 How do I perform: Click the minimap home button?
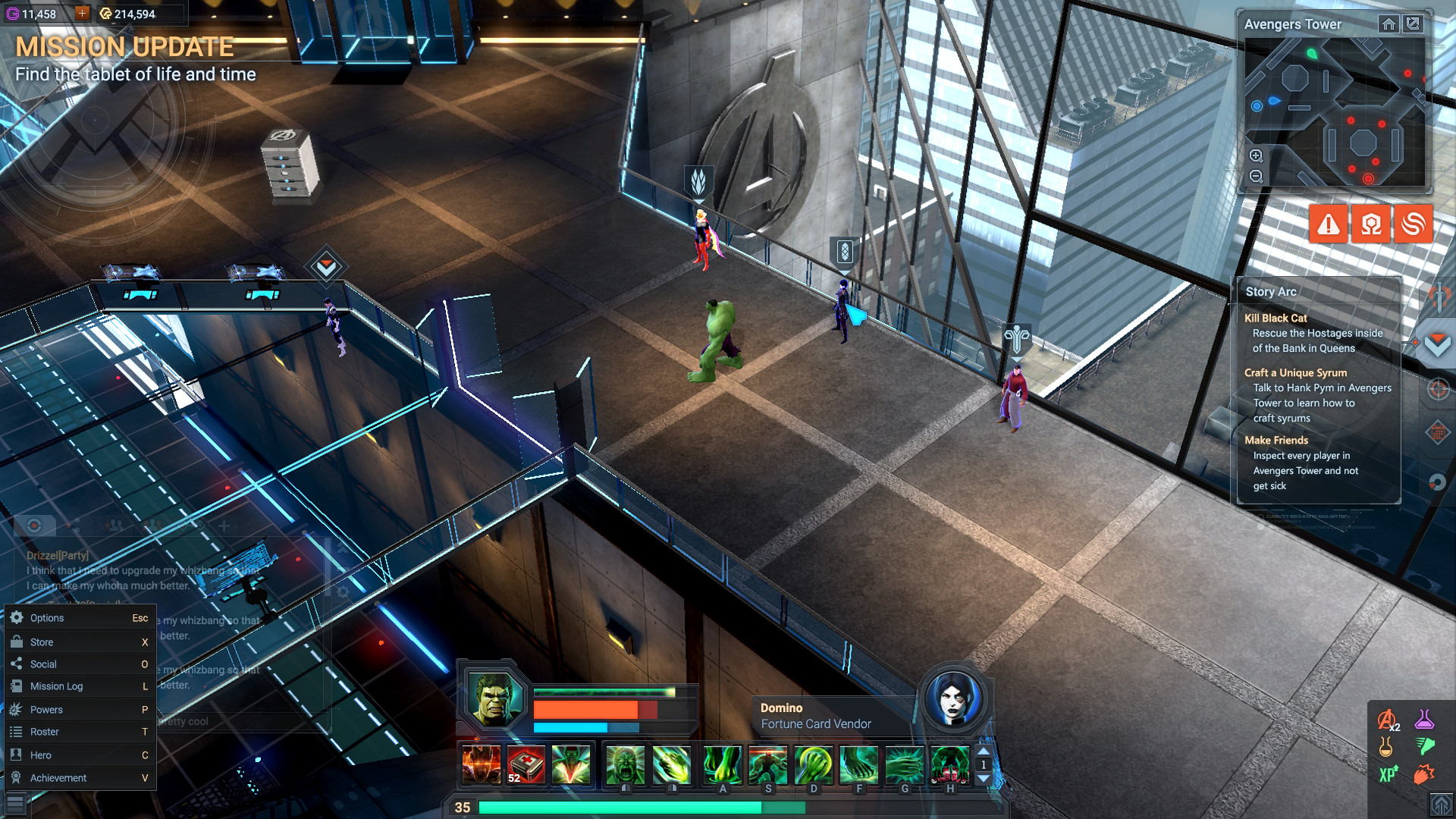(1389, 24)
